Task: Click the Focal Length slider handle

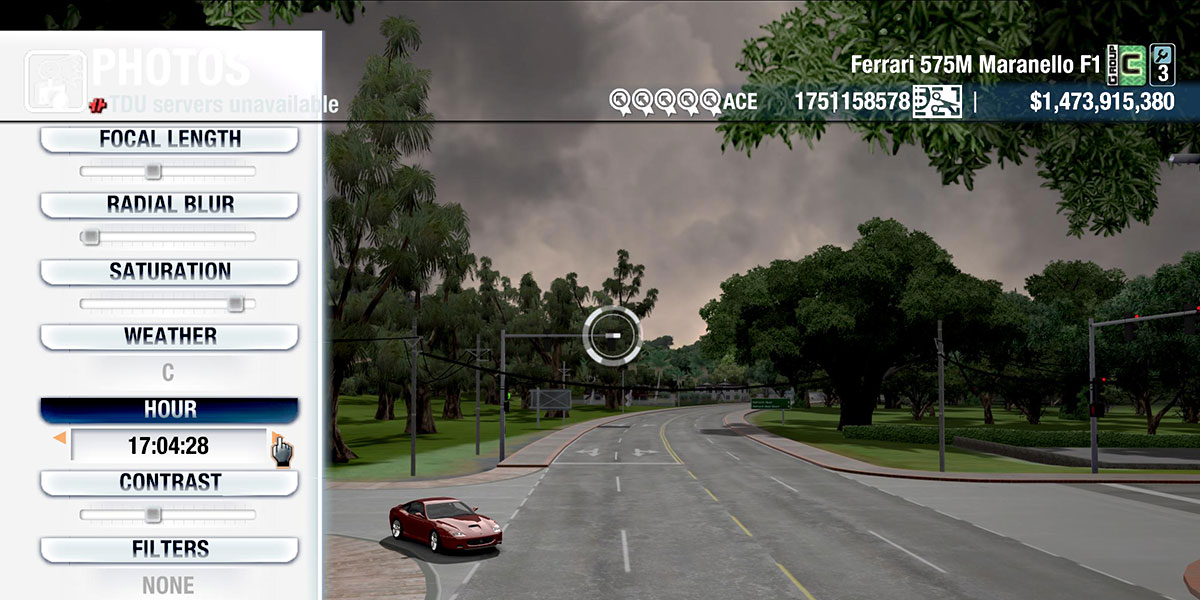Action: coord(152,172)
